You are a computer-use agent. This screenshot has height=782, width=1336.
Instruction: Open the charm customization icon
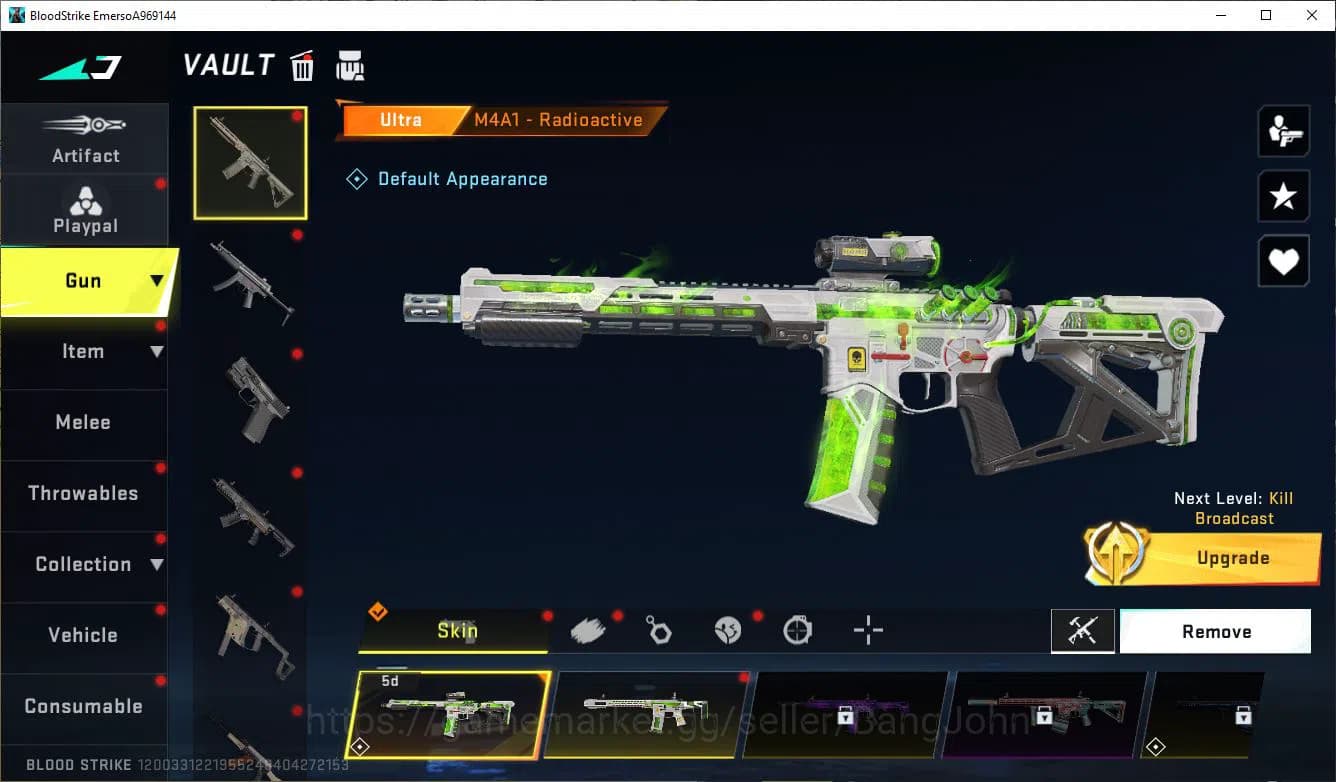(x=658, y=629)
